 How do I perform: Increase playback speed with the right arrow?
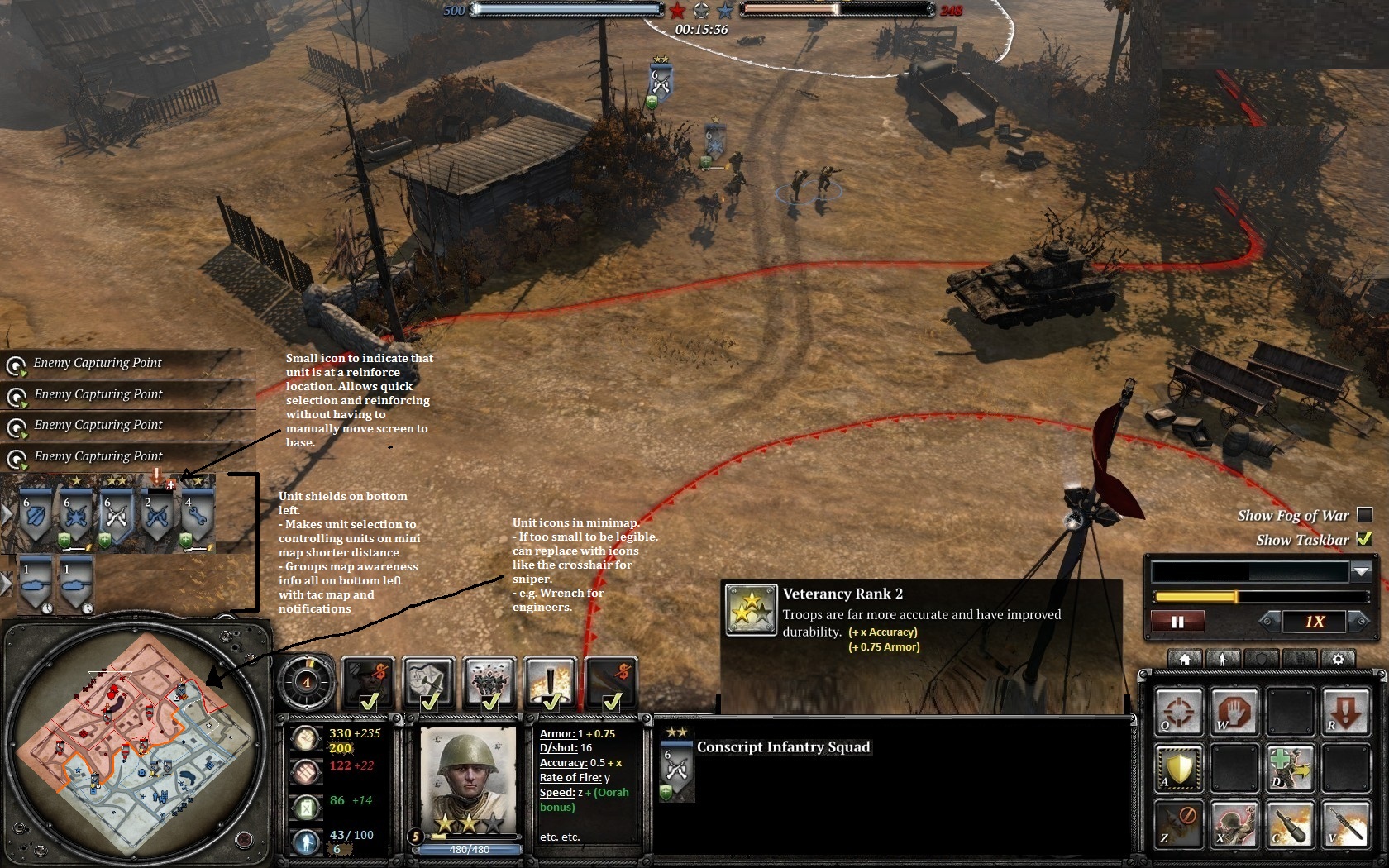coord(1358,621)
